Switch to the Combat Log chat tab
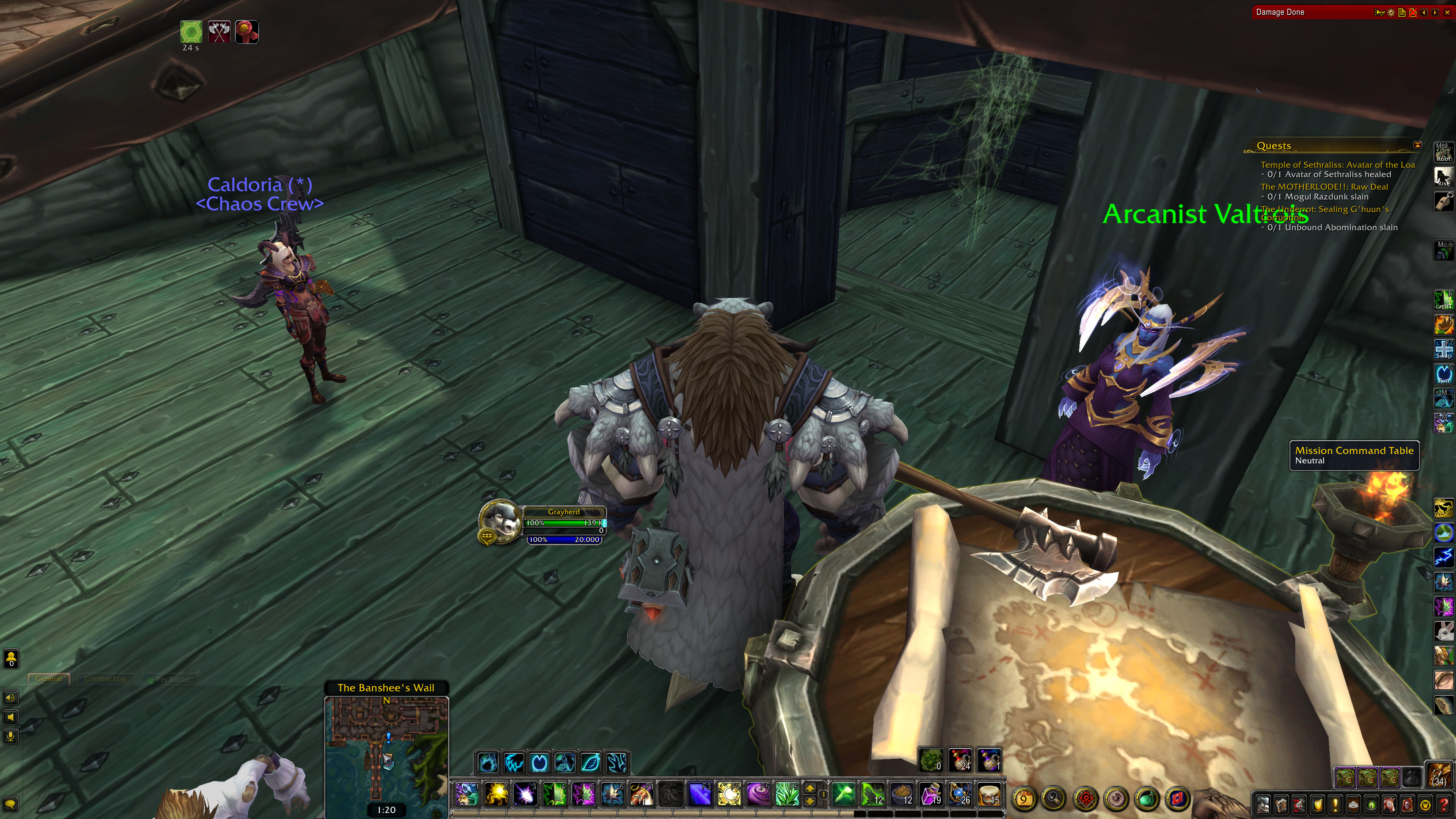This screenshot has width=1456, height=819. coord(105,679)
